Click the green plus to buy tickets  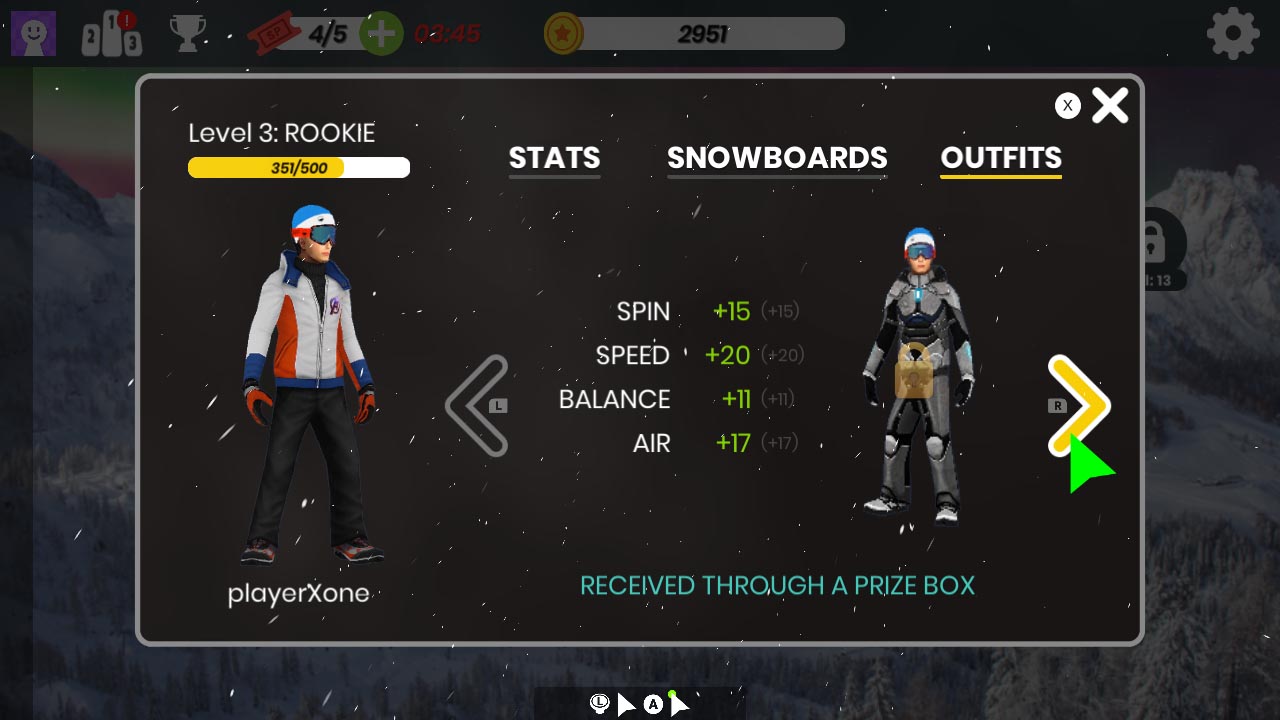[x=380, y=32]
